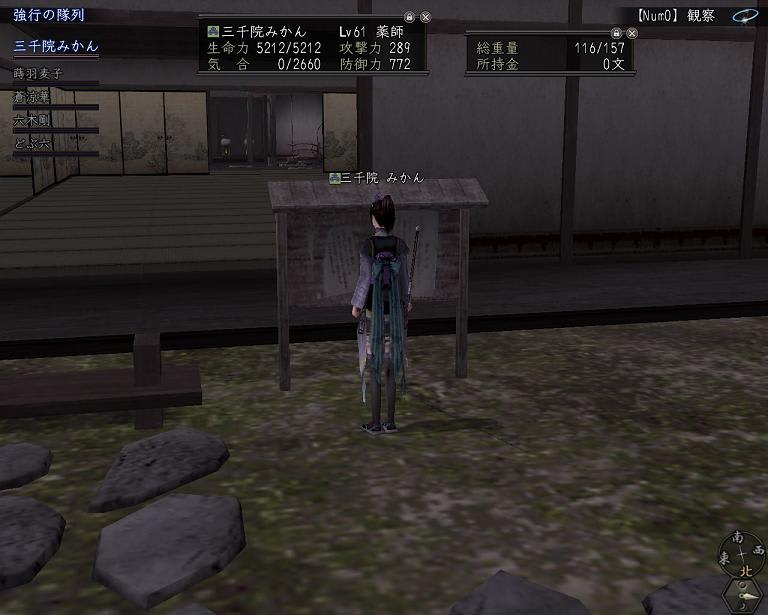768x615 pixels.
Task: Select party member 蒼涼華
Action: [x=33, y=97]
